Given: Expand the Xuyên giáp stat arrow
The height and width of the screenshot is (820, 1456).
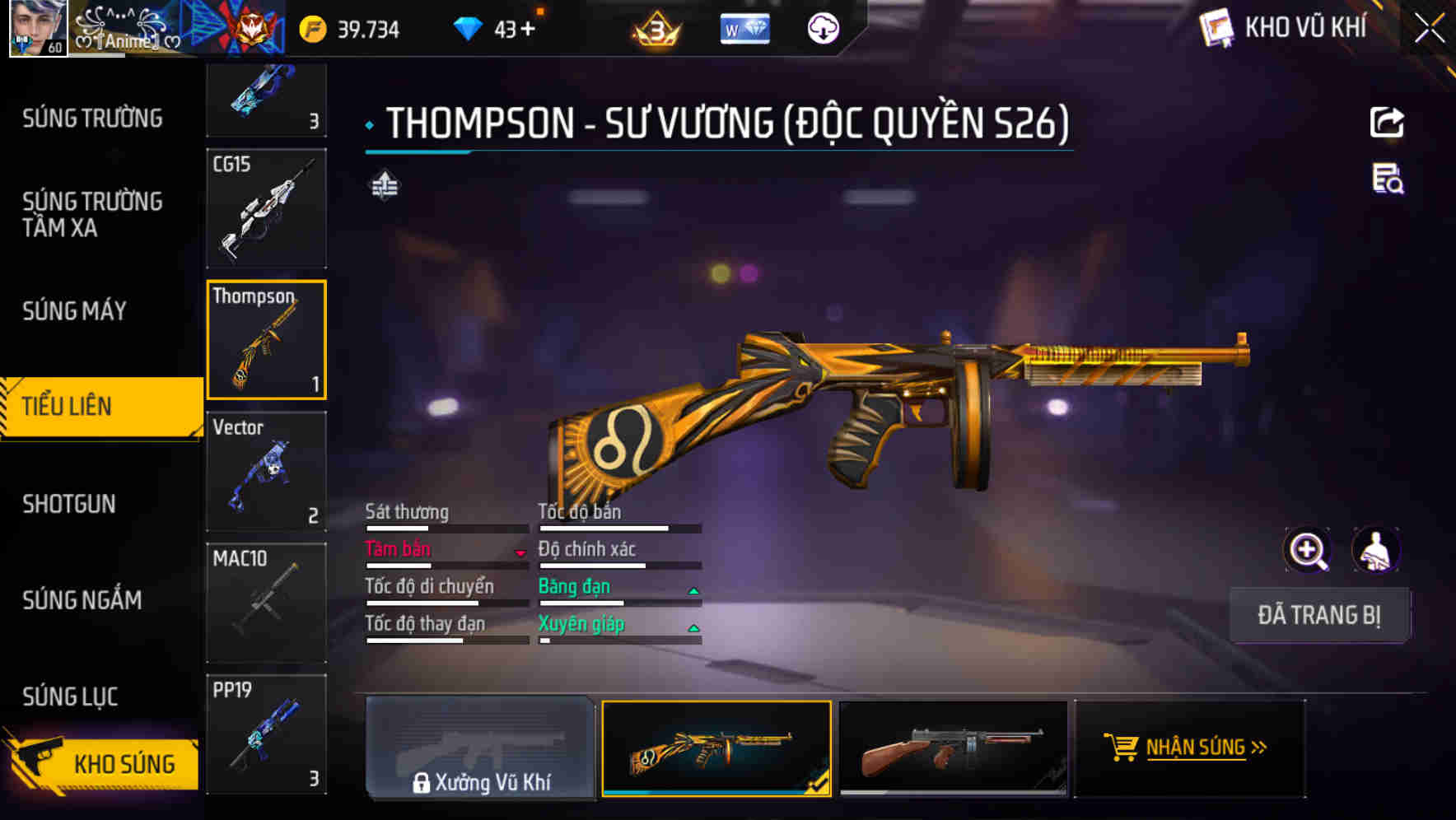Looking at the screenshot, I should [694, 627].
